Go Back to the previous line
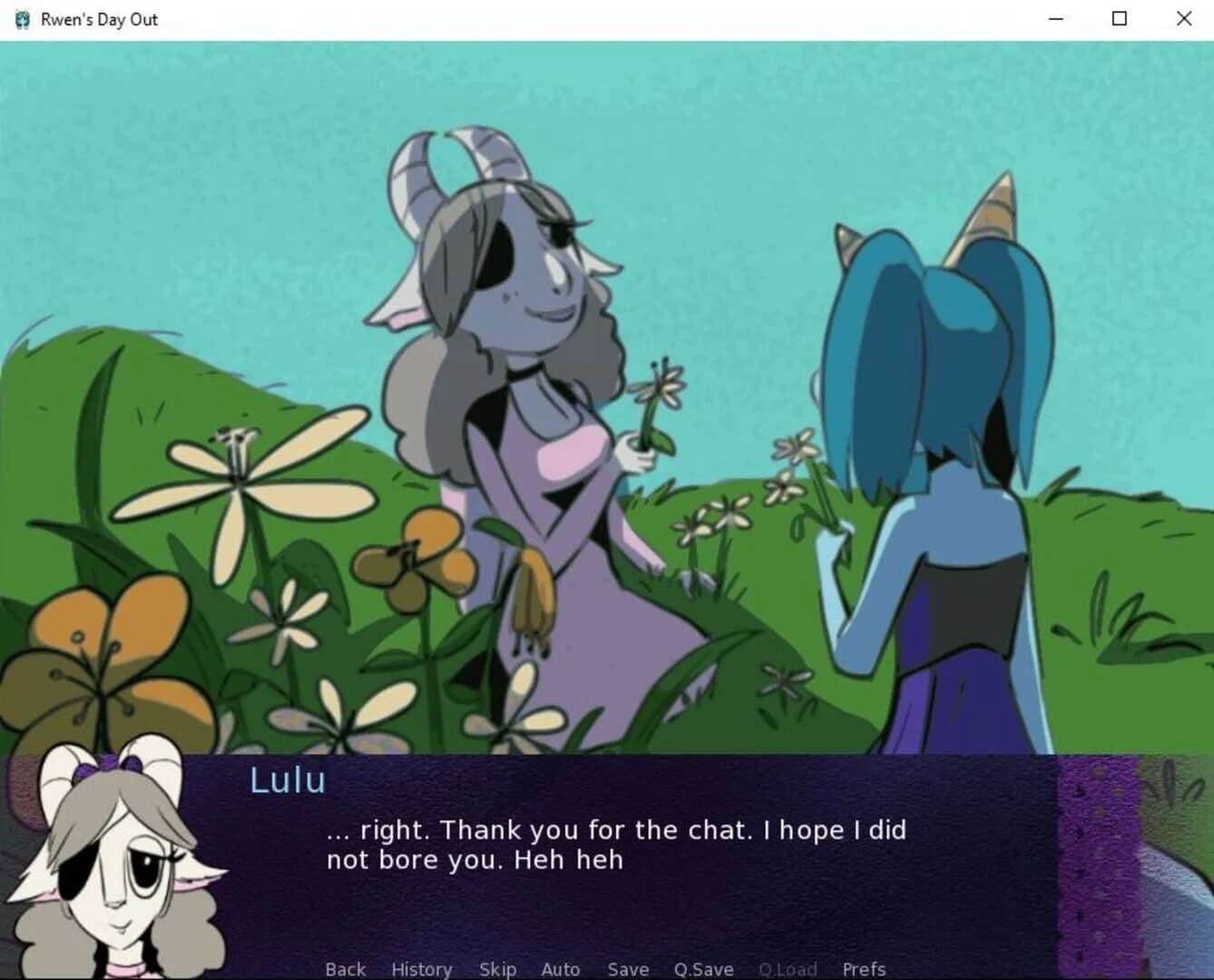The image size is (1214, 980). coord(344,969)
